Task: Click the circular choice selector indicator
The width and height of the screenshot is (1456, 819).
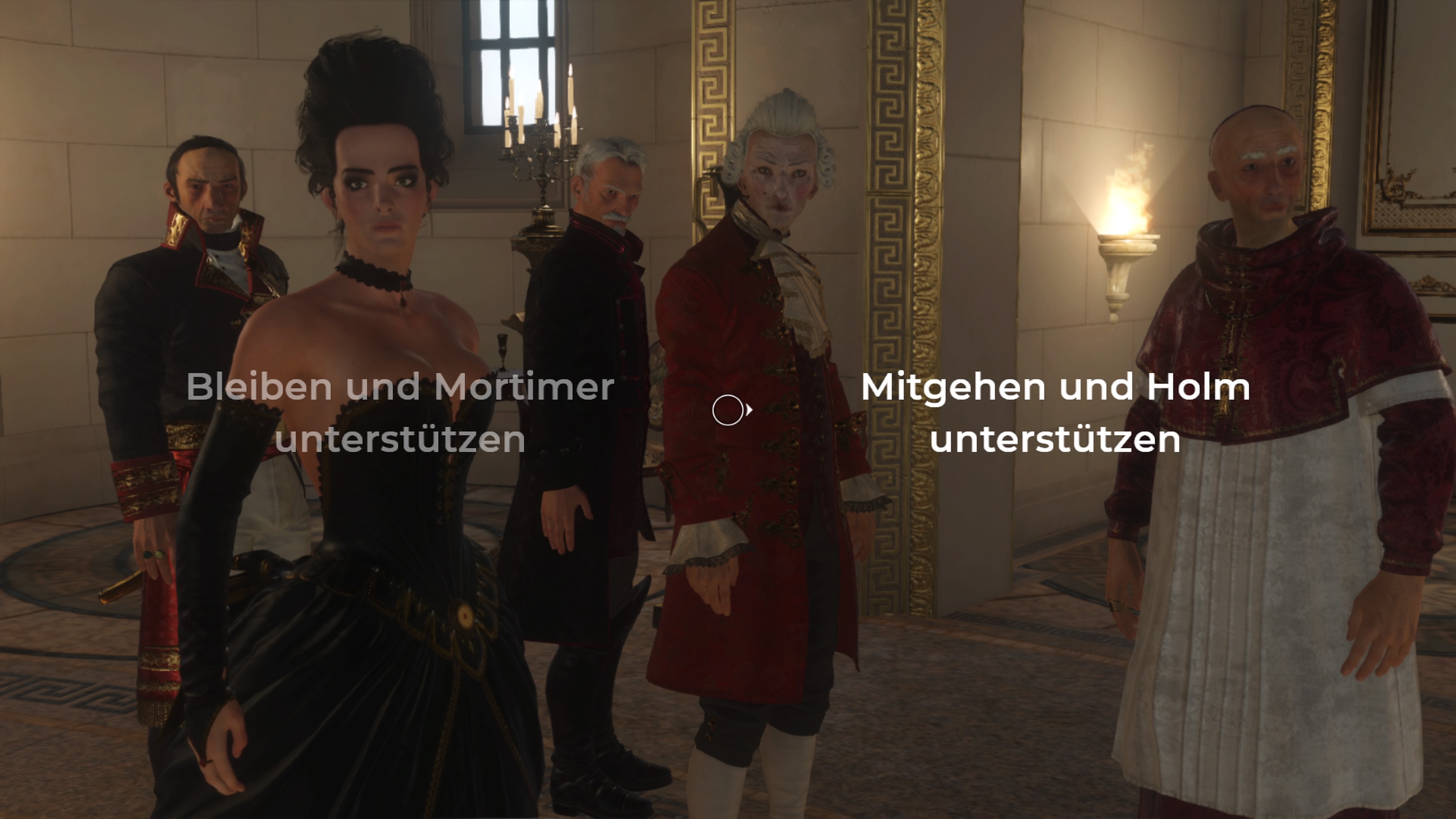Action: coord(728,411)
